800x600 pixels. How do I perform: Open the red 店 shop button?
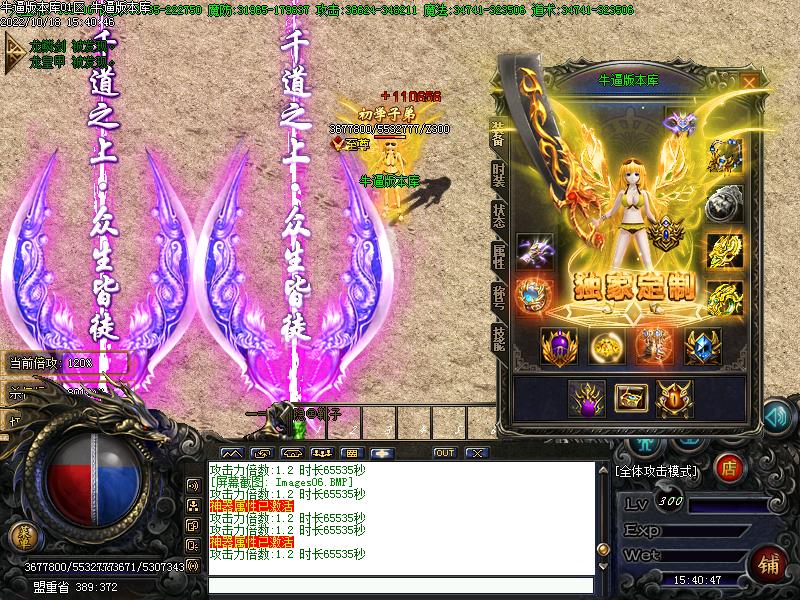pos(731,466)
